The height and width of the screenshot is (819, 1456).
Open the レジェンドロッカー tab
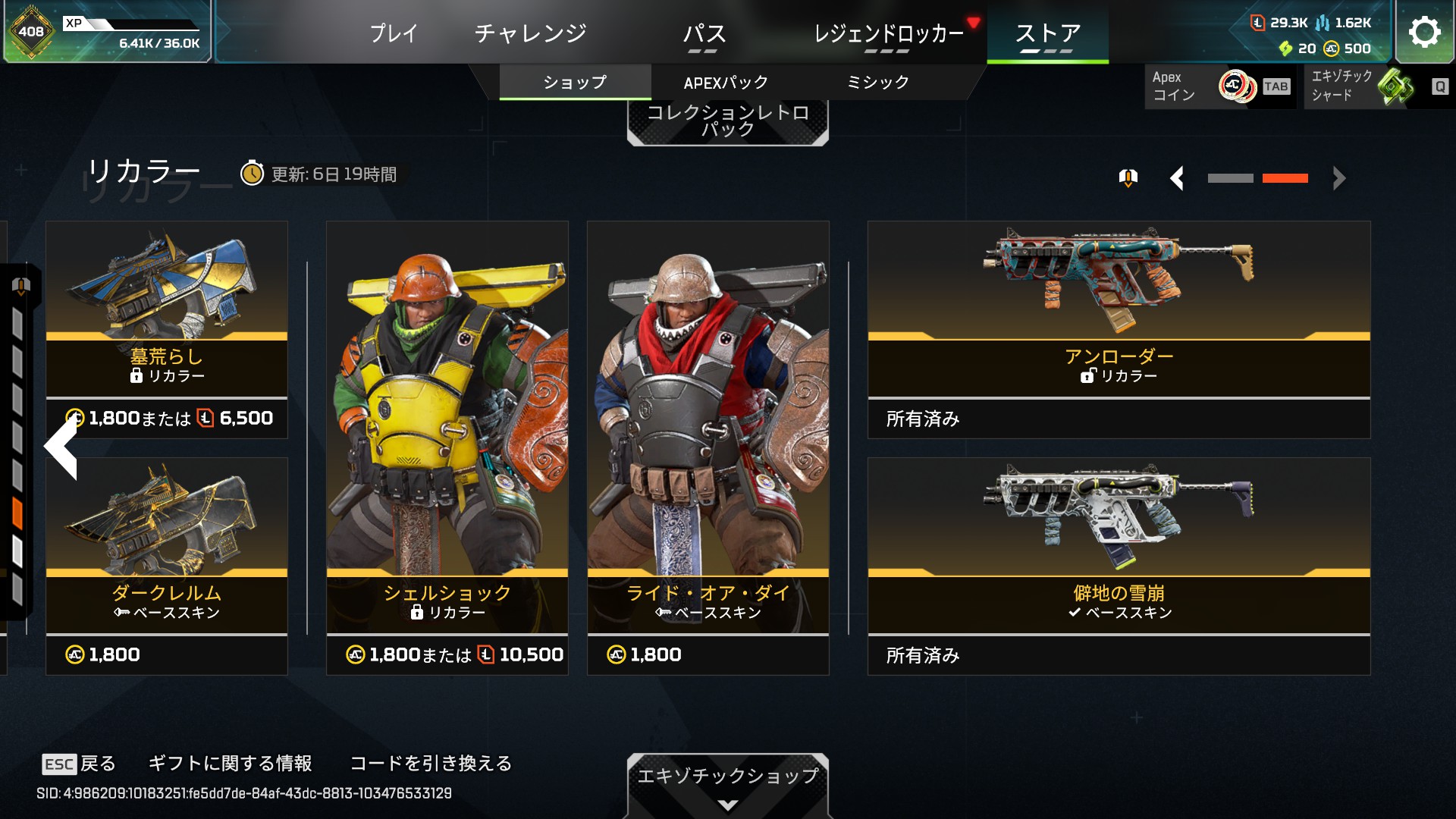click(888, 33)
